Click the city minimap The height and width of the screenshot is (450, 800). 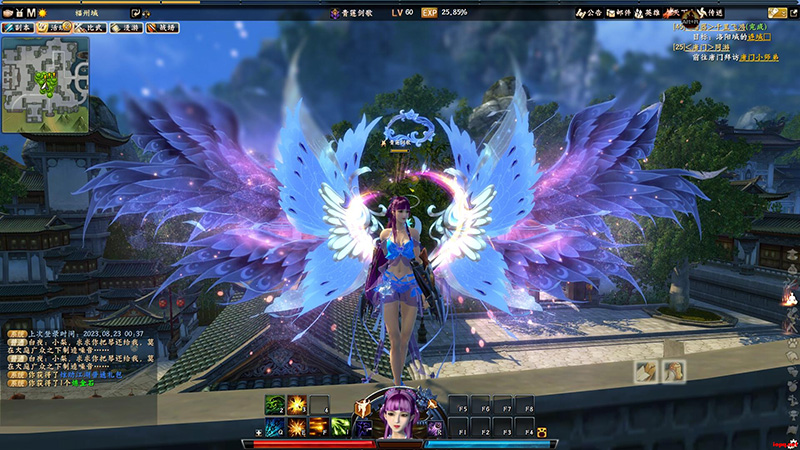[x=45, y=84]
